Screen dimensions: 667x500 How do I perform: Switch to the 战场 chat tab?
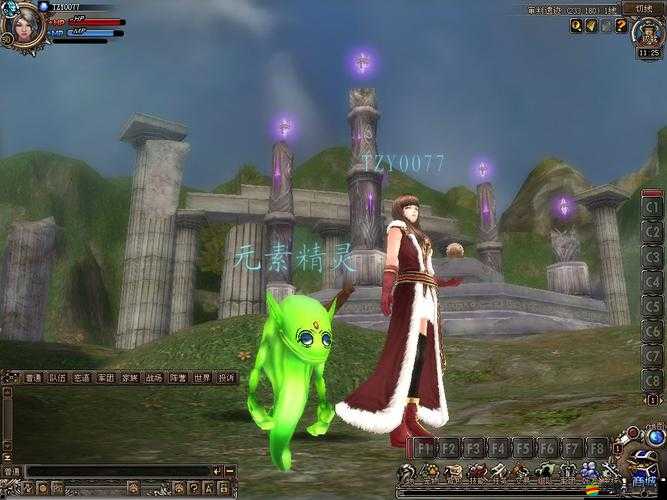click(x=153, y=378)
